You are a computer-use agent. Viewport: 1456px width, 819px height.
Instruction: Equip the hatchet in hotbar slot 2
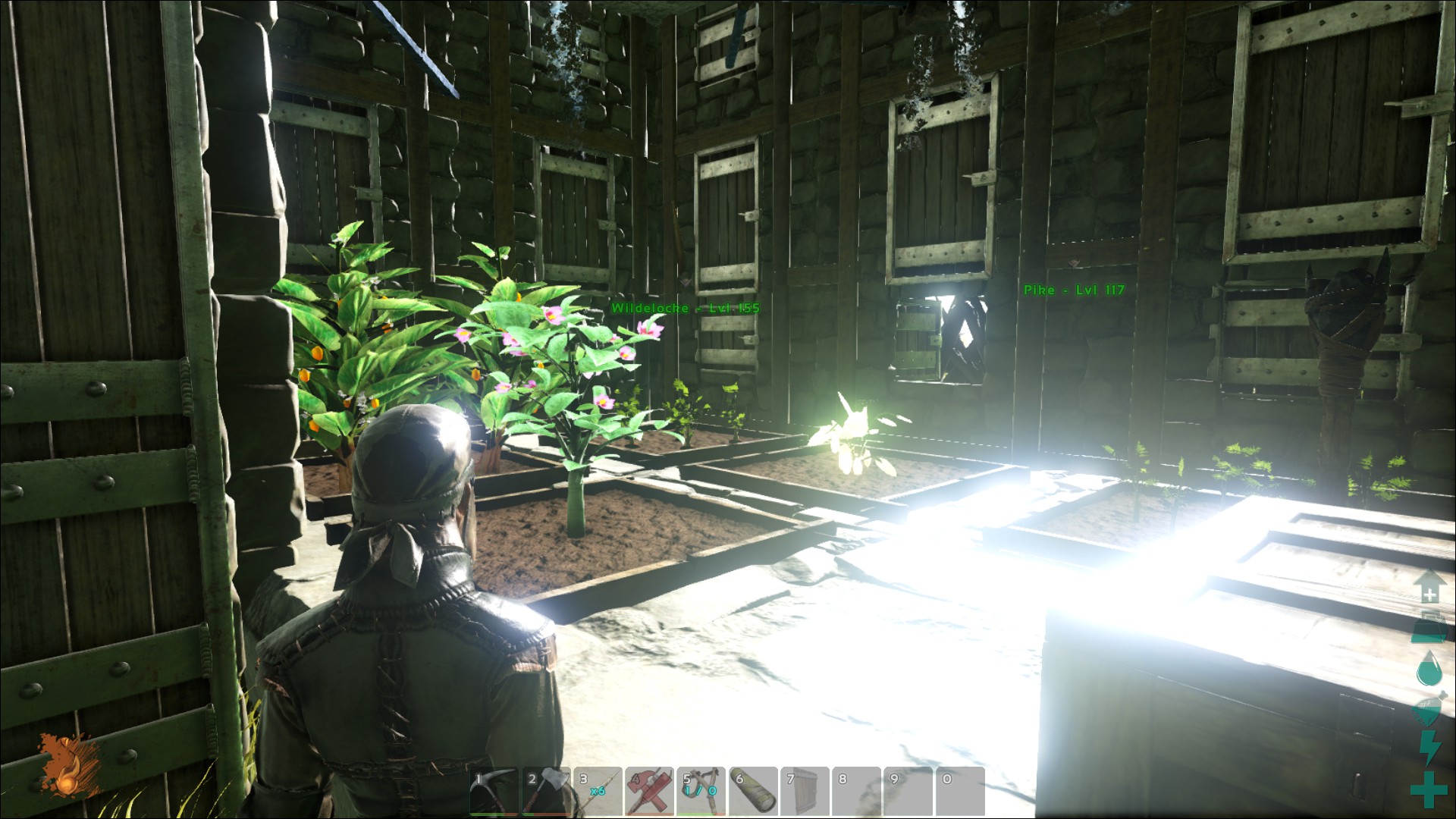pyautogui.click(x=545, y=792)
